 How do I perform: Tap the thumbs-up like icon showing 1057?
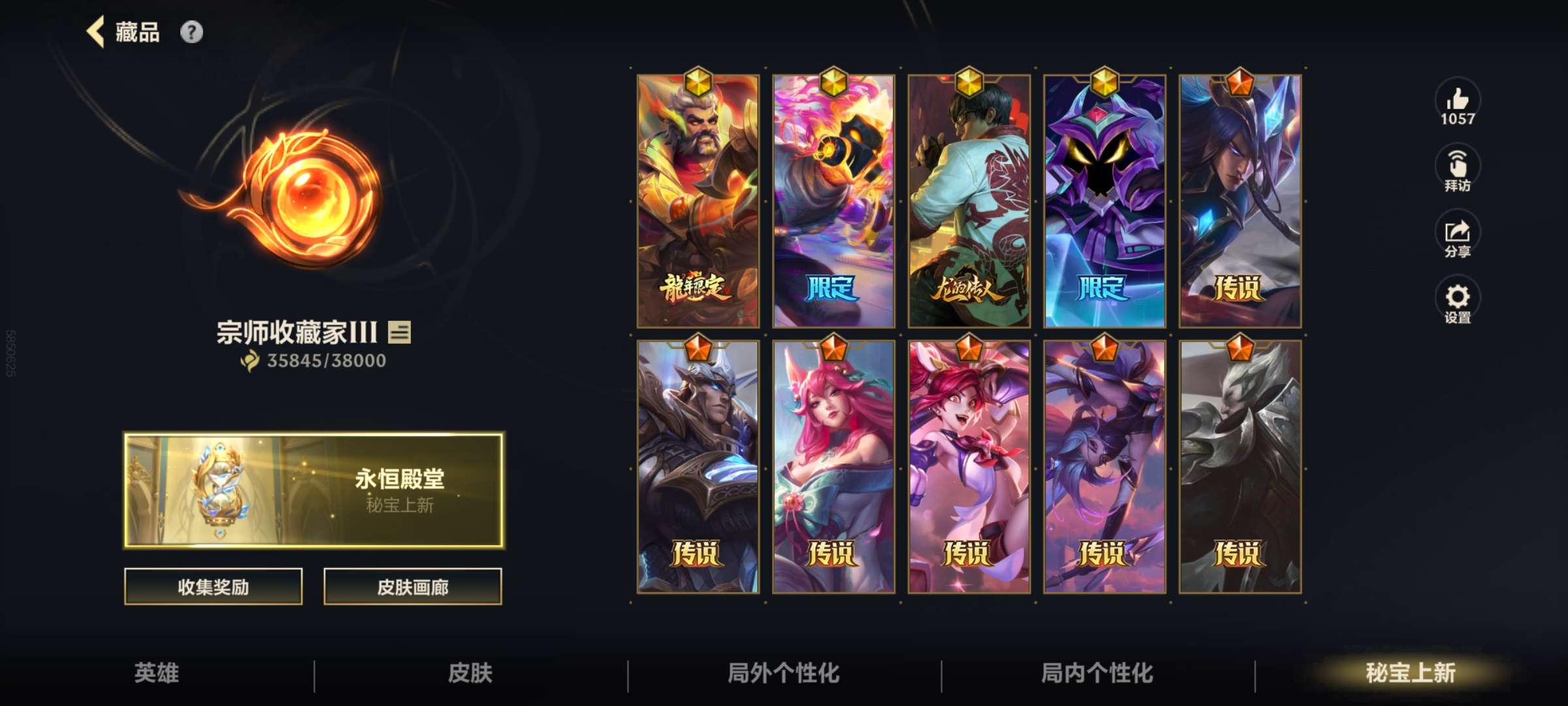click(1457, 105)
